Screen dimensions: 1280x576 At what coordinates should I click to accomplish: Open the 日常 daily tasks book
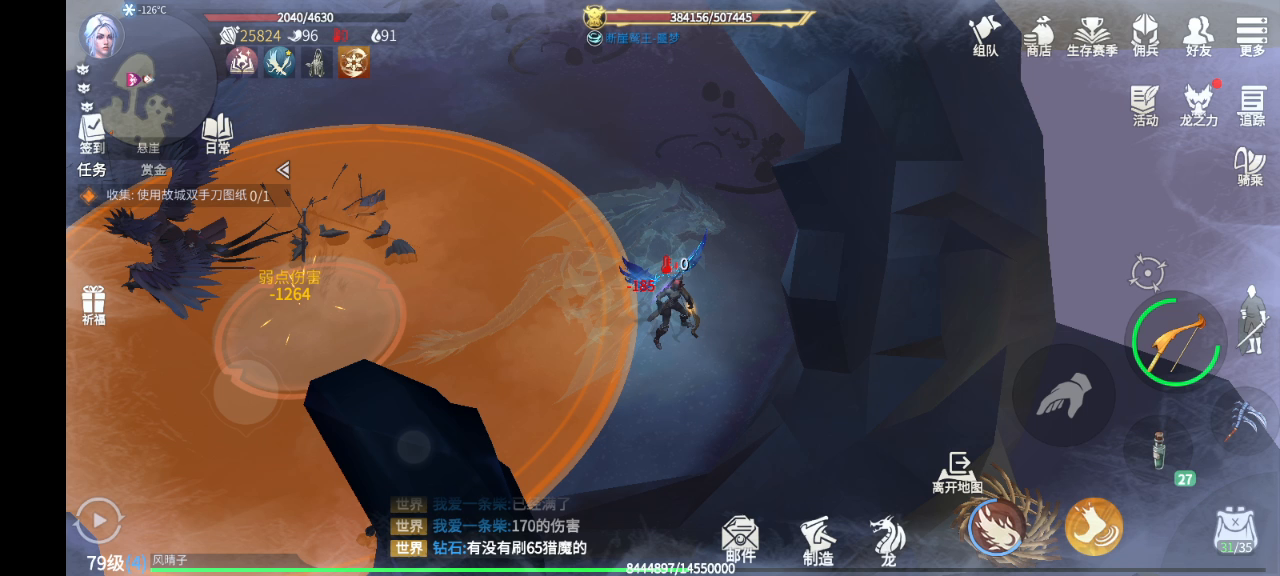point(217,133)
